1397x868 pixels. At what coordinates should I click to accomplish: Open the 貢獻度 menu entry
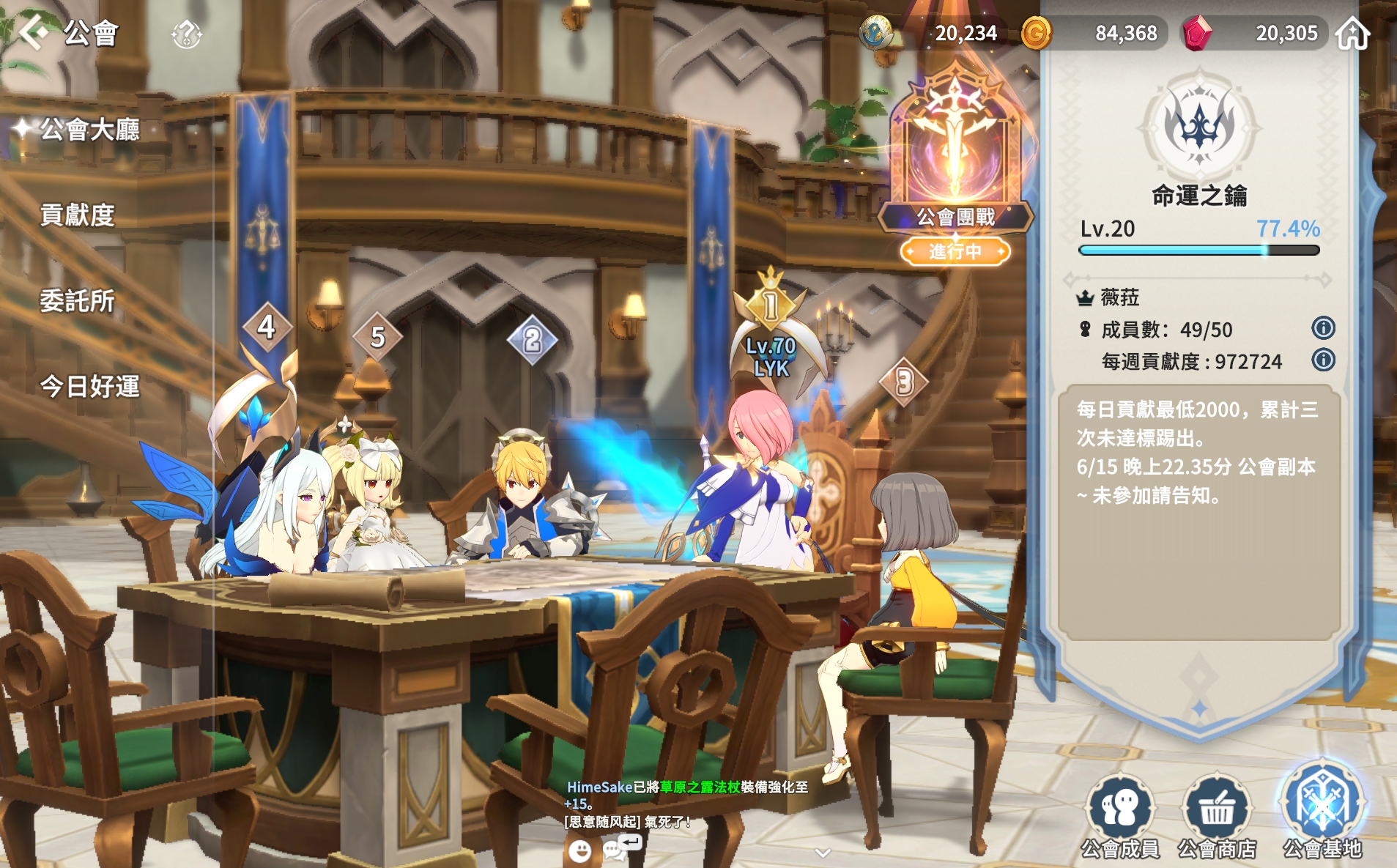78,215
